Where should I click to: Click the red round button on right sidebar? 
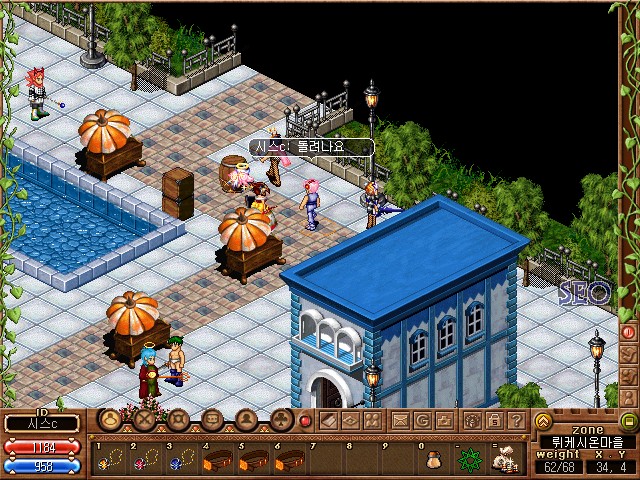coord(629,331)
